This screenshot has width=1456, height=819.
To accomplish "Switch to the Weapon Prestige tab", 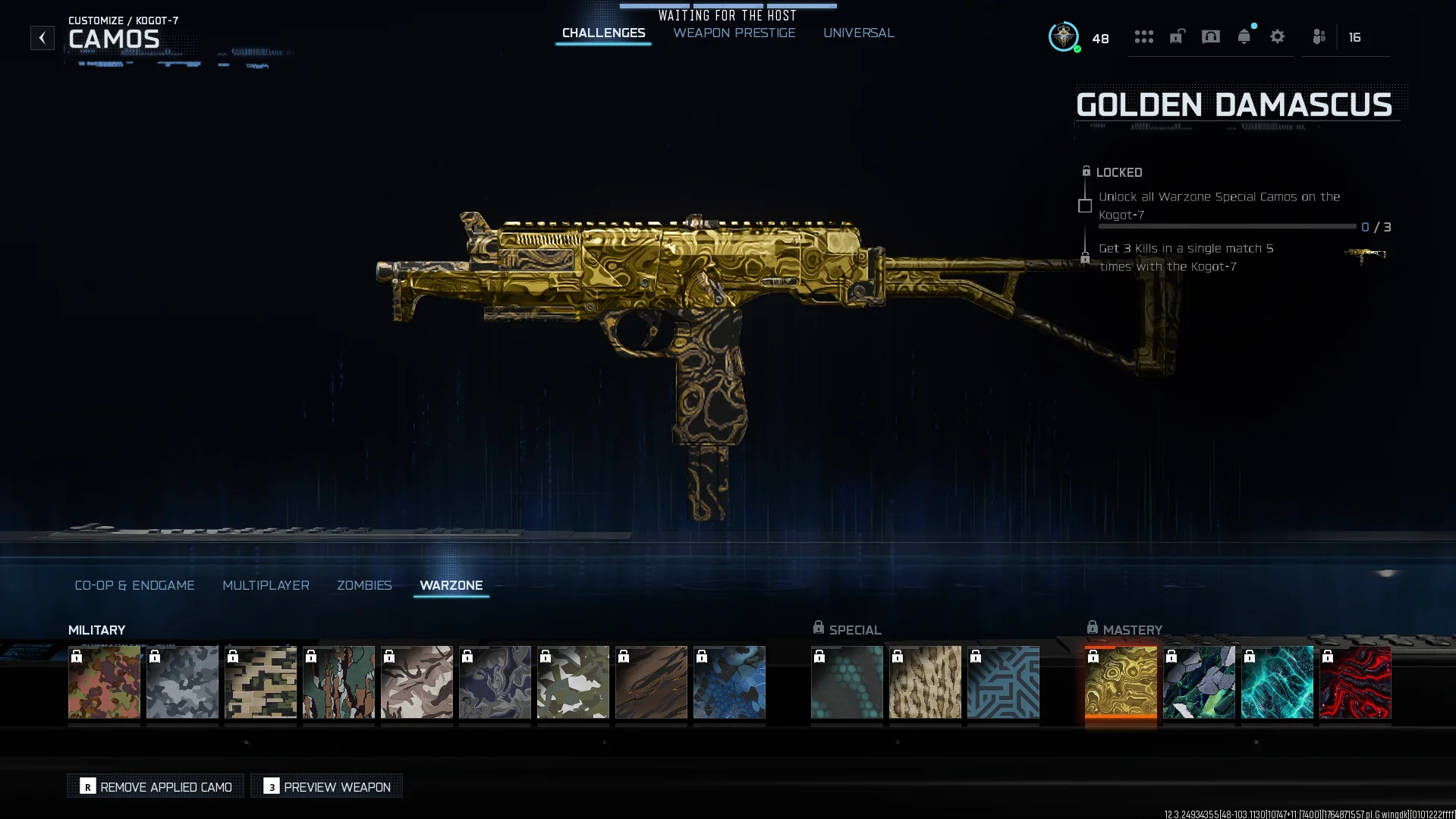I will point(734,33).
